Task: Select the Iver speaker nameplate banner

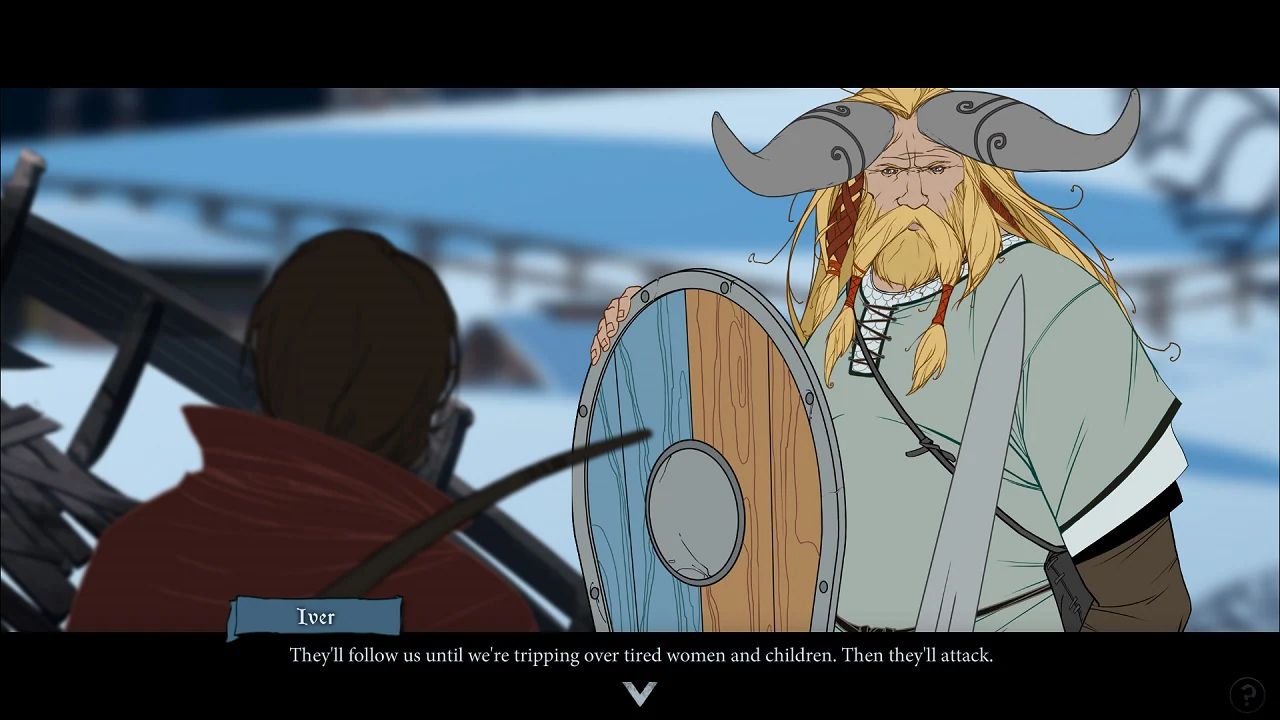Action: point(315,617)
